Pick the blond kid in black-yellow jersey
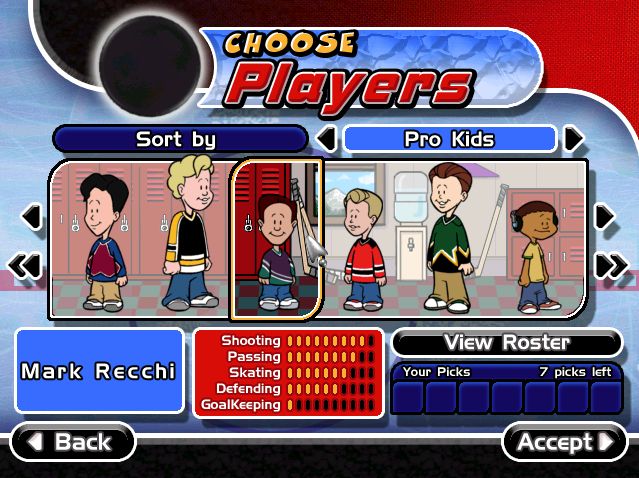 pos(186,235)
